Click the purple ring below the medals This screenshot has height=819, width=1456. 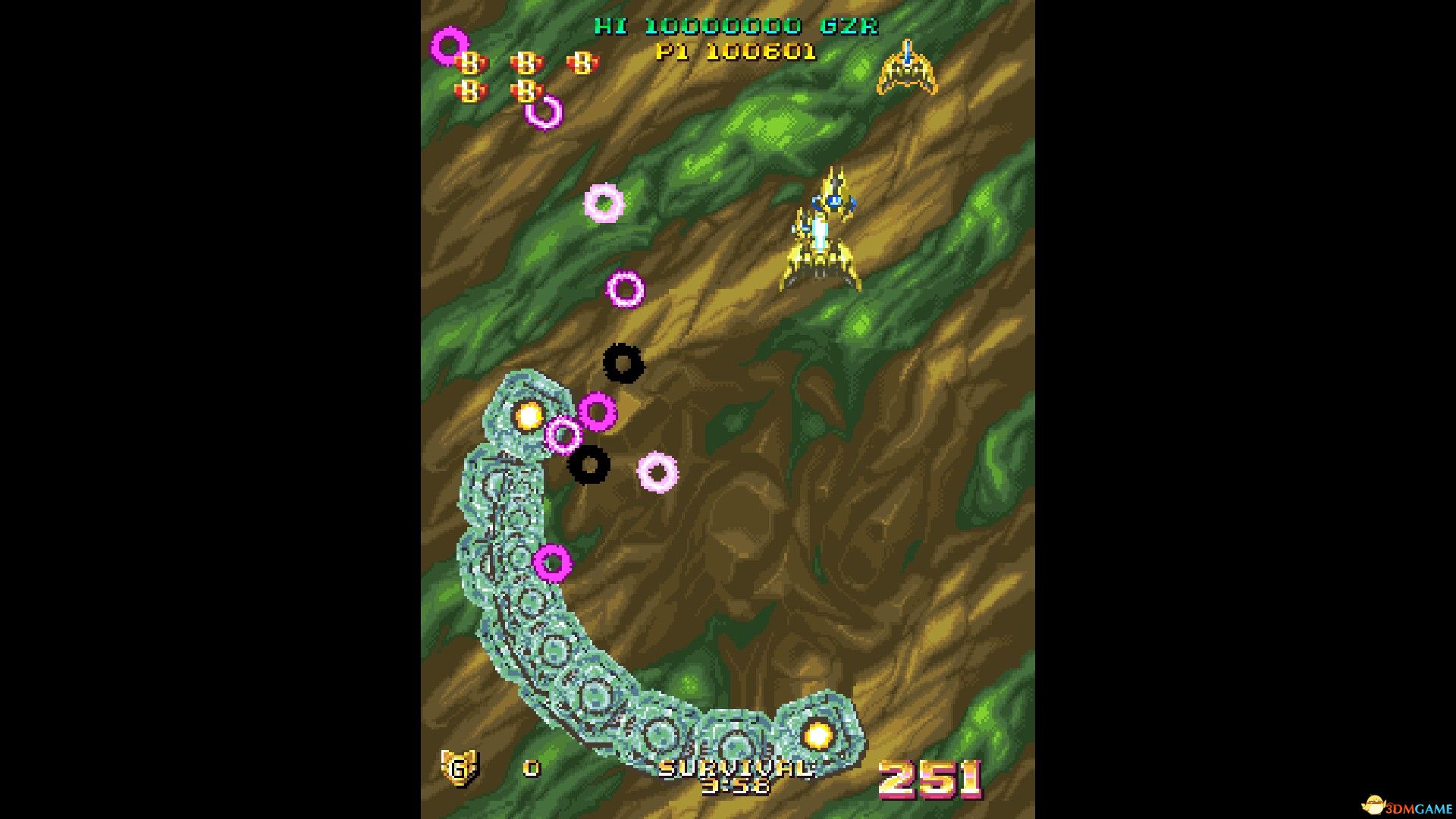point(542,110)
